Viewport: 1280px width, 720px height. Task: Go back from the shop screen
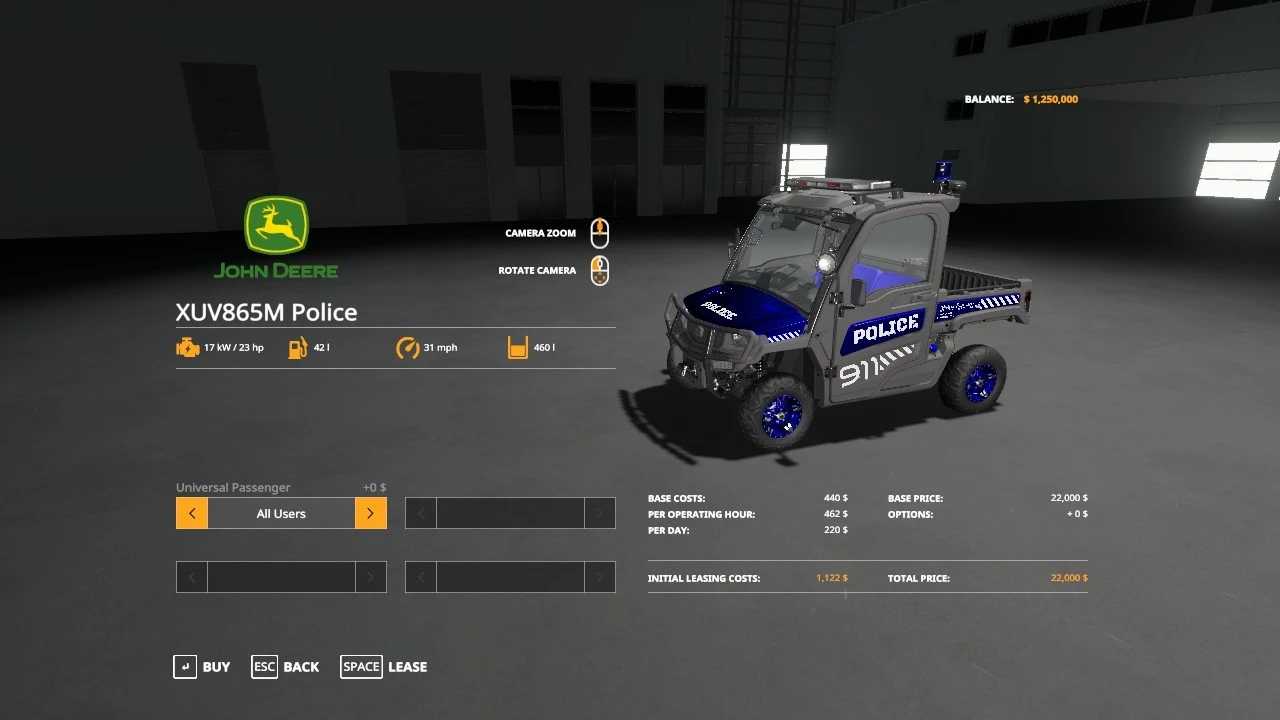[x=286, y=667]
